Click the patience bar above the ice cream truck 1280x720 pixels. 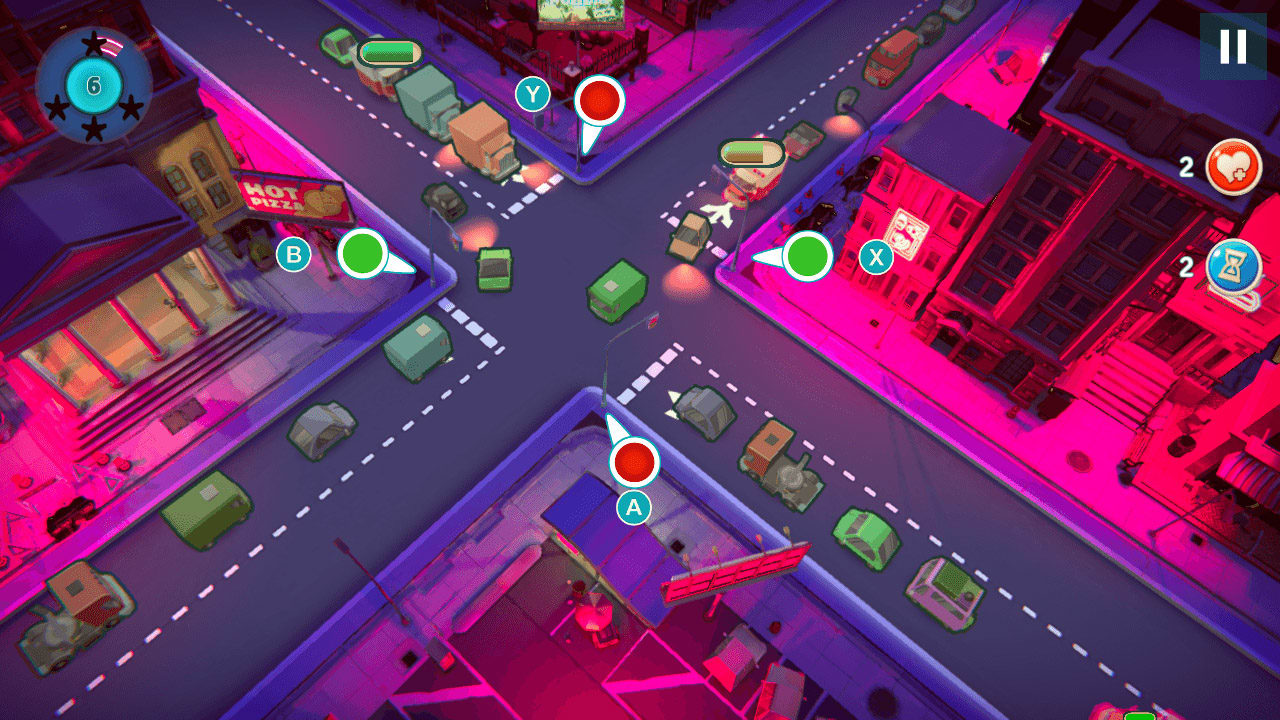pyautogui.click(x=748, y=155)
